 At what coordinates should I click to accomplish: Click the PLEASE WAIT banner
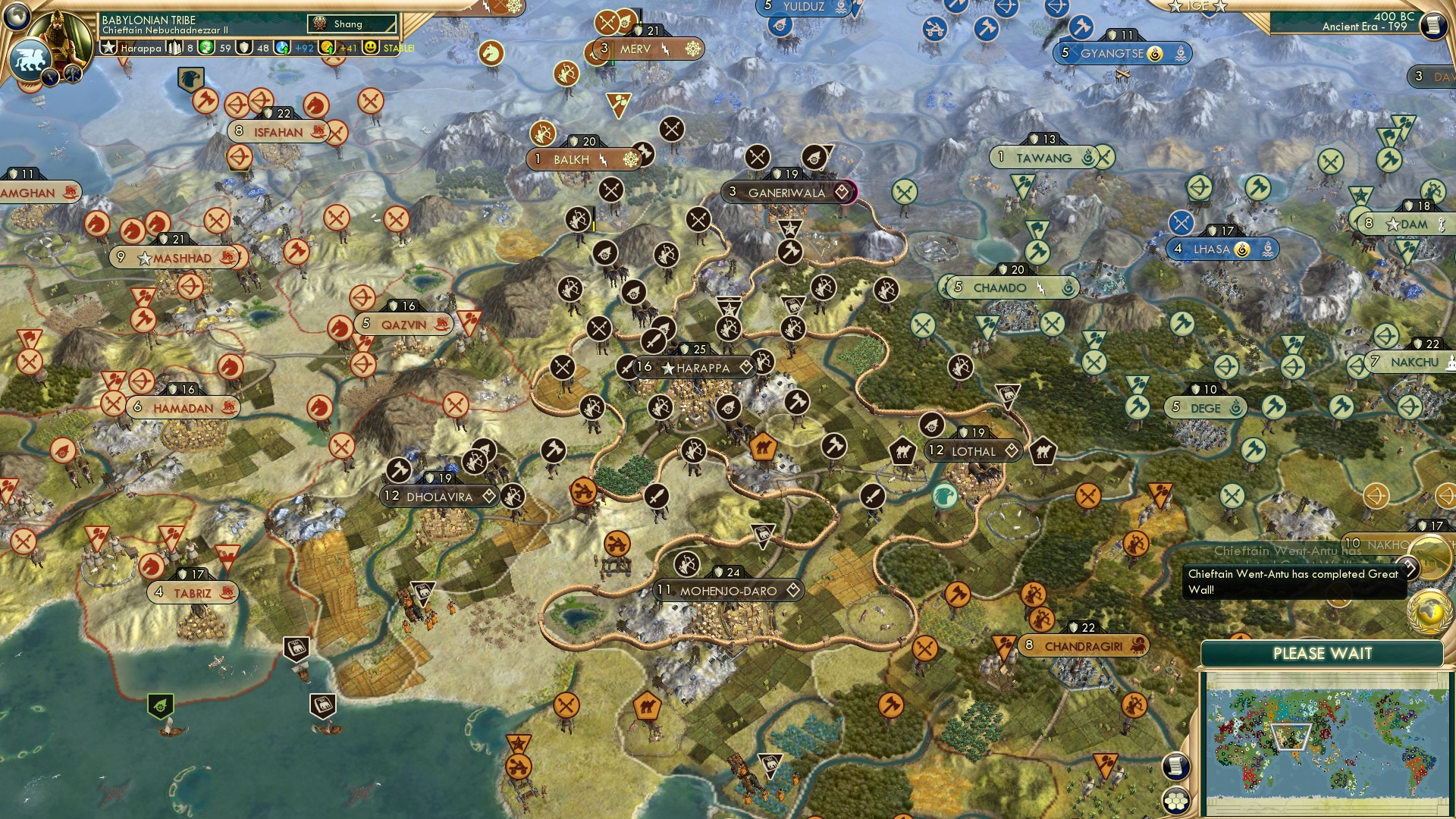coord(1323,653)
